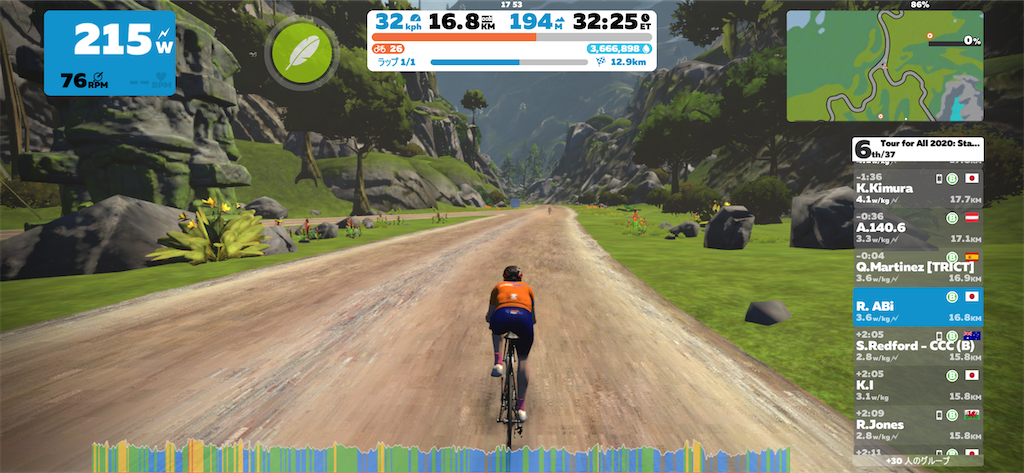The width and height of the screenshot is (1024, 473).
Task: Select rider K.Kimura in the list
Action: tap(917, 188)
